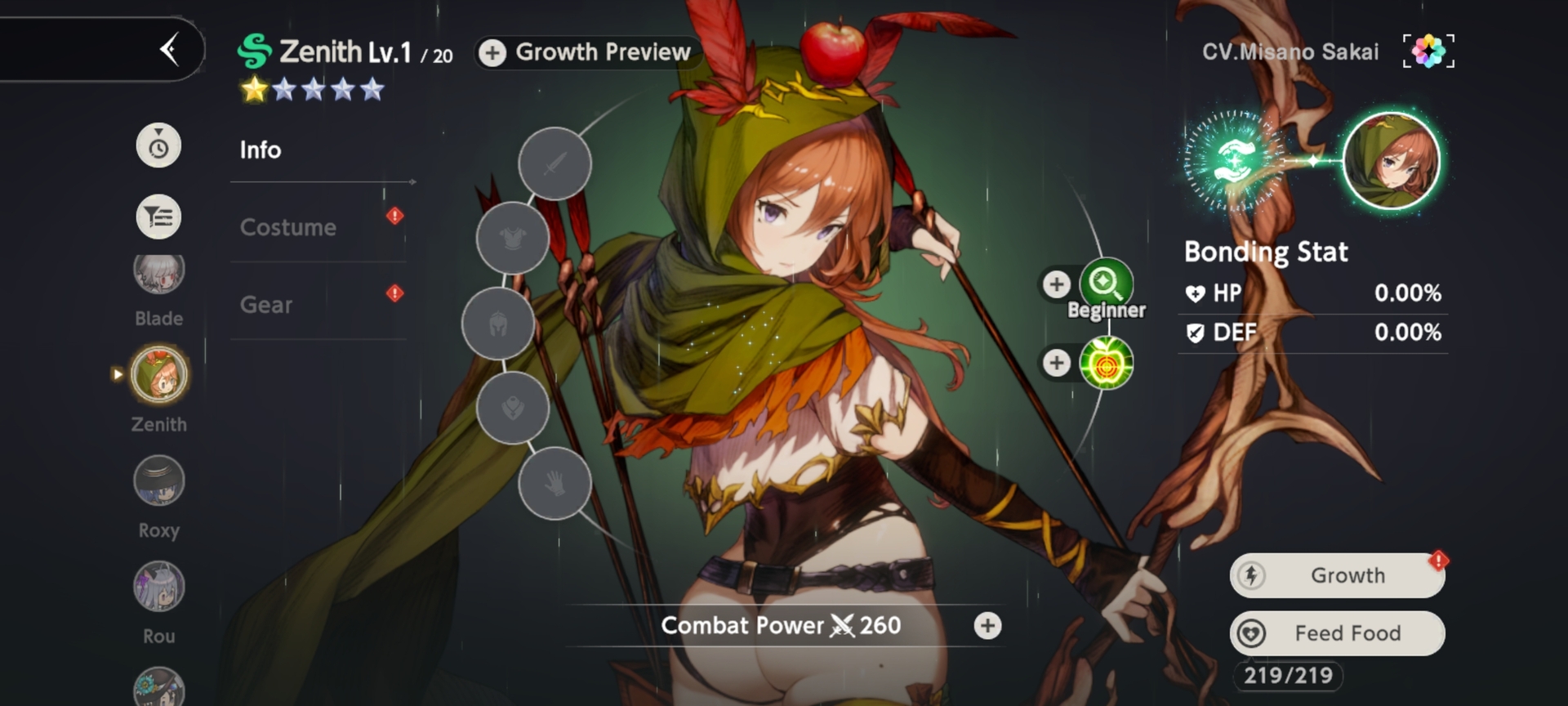The image size is (1568, 706).
Task: Open the green apple target skill
Action: (x=1107, y=363)
